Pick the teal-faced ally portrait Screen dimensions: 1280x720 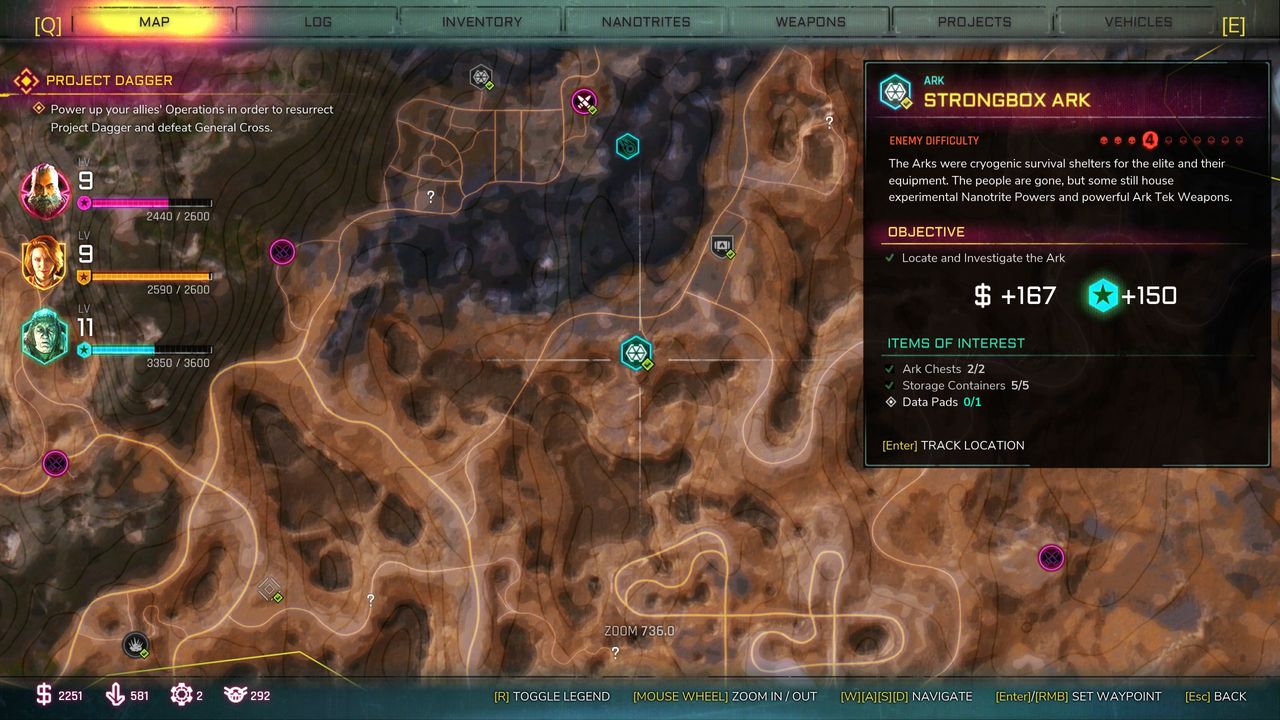[45, 336]
